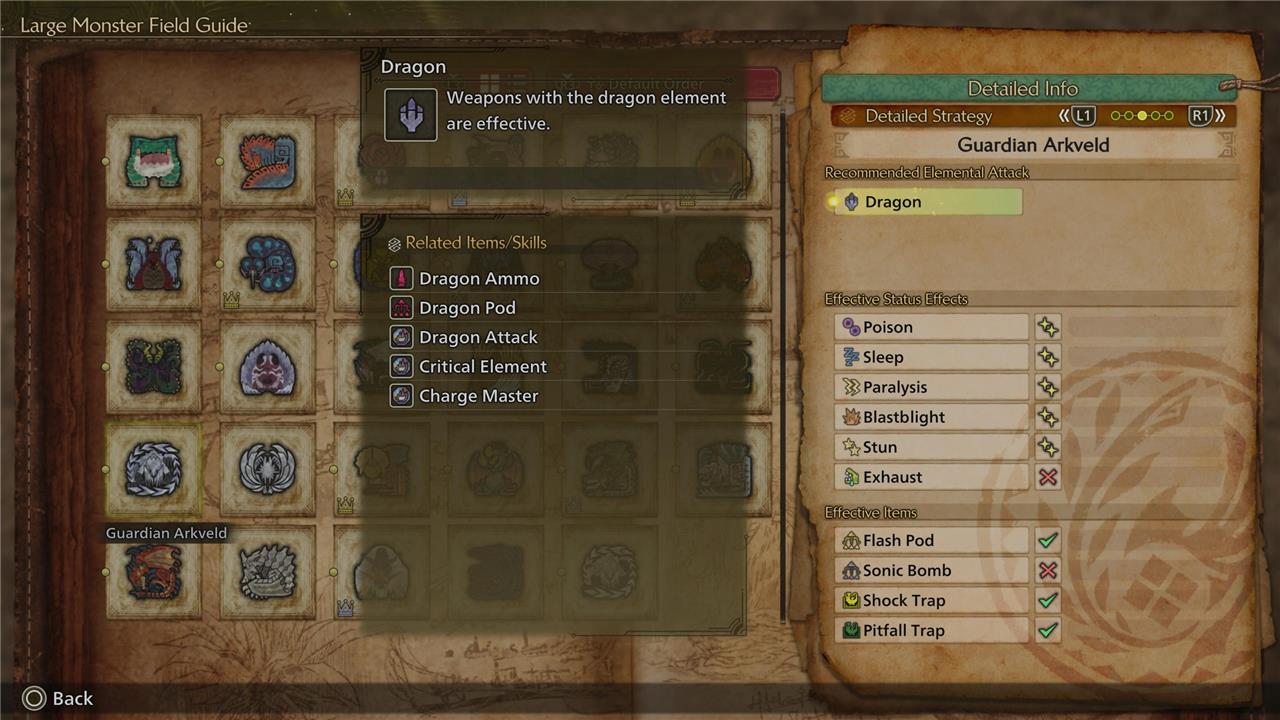Highlight the Poison status effect row
The image size is (1280, 720).
(x=931, y=327)
